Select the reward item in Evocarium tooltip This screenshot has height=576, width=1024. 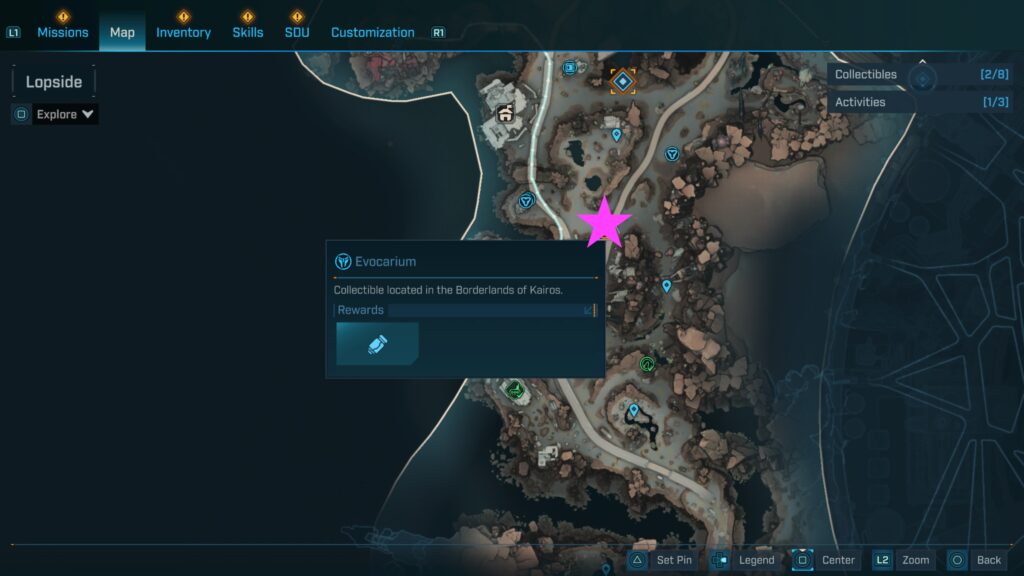coord(377,344)
